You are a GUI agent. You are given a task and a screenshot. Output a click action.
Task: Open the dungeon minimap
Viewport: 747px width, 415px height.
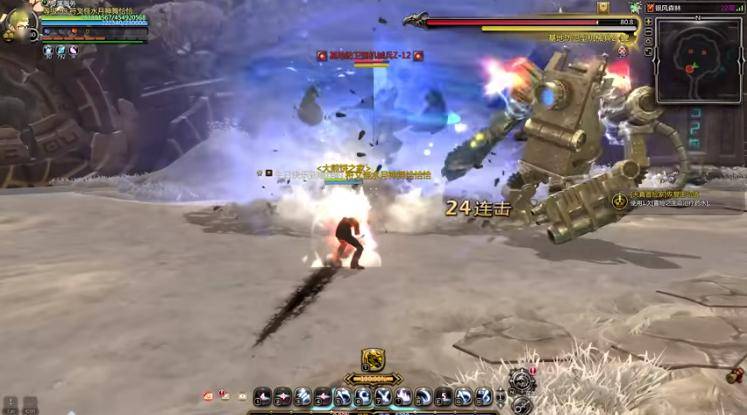pos(699,55)
